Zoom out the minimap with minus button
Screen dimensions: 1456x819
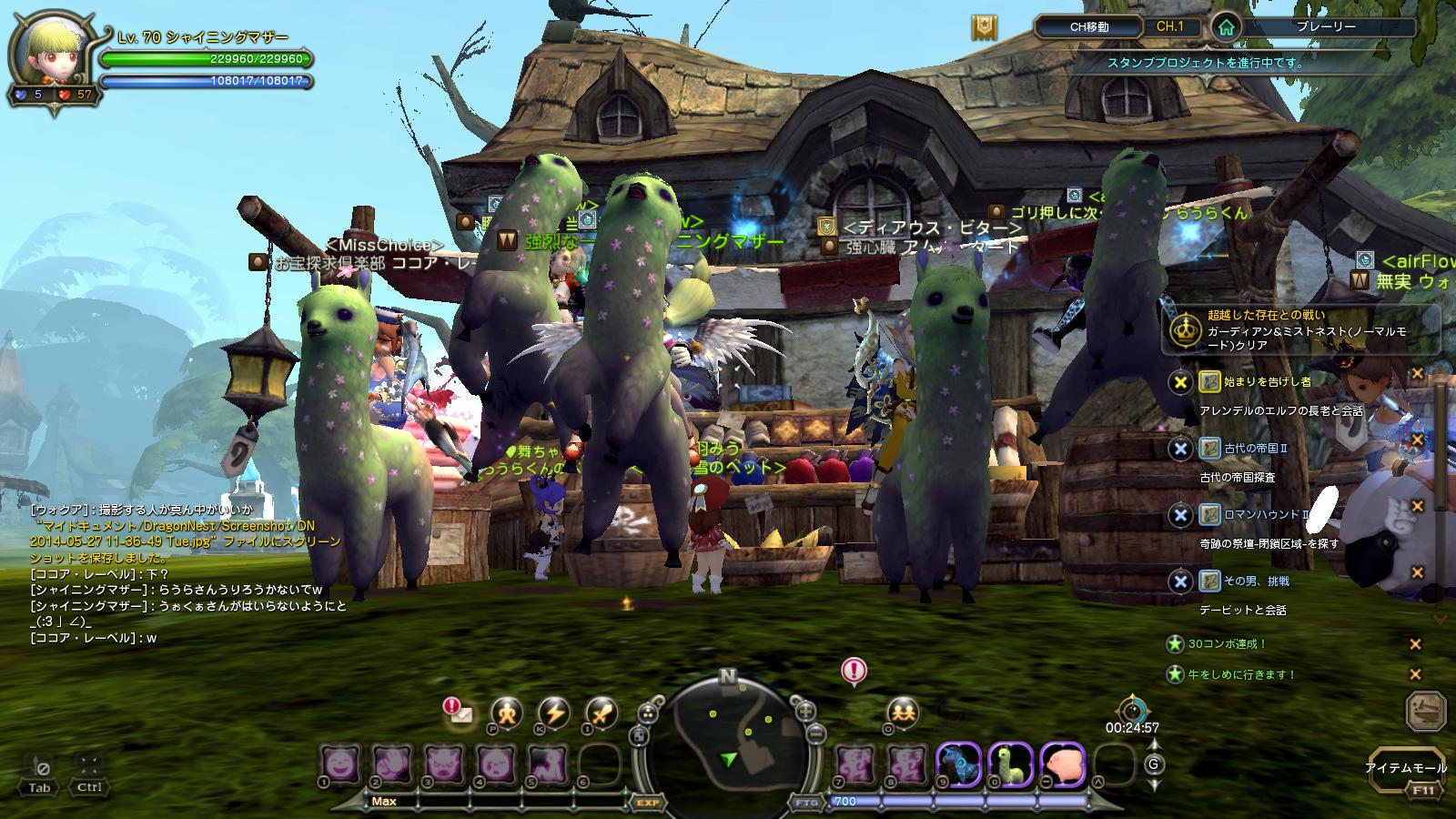pyautogui.click(x=816, y=733)
